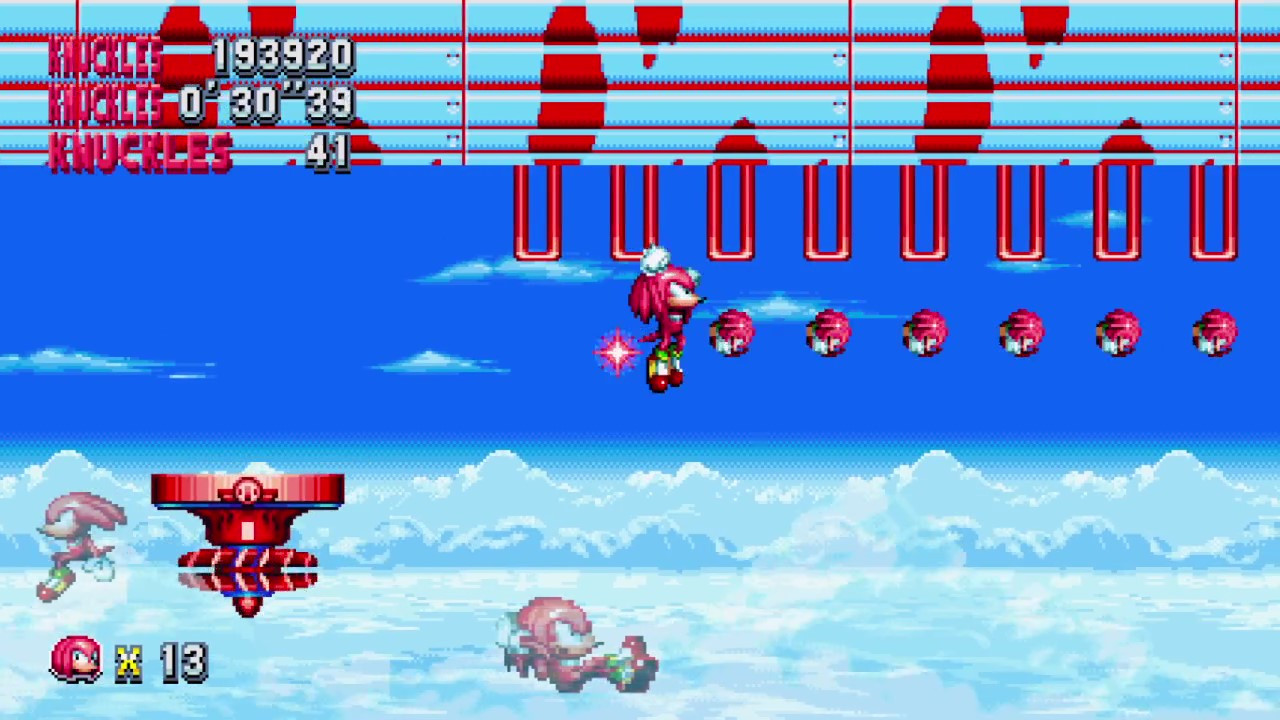
Task: Click the sparkling collected ring effect
Action: point(615,352)
